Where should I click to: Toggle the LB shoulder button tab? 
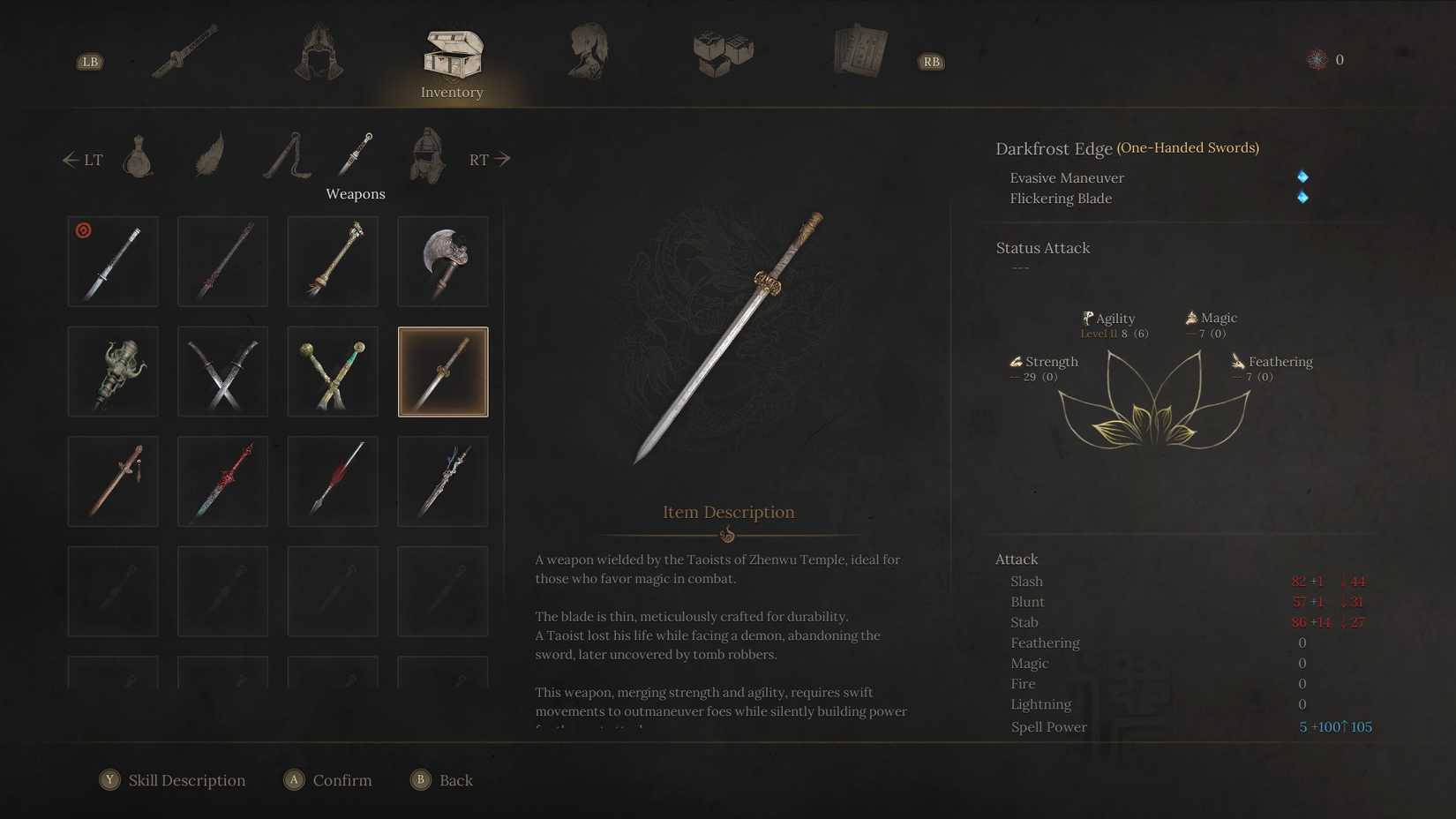89,61
